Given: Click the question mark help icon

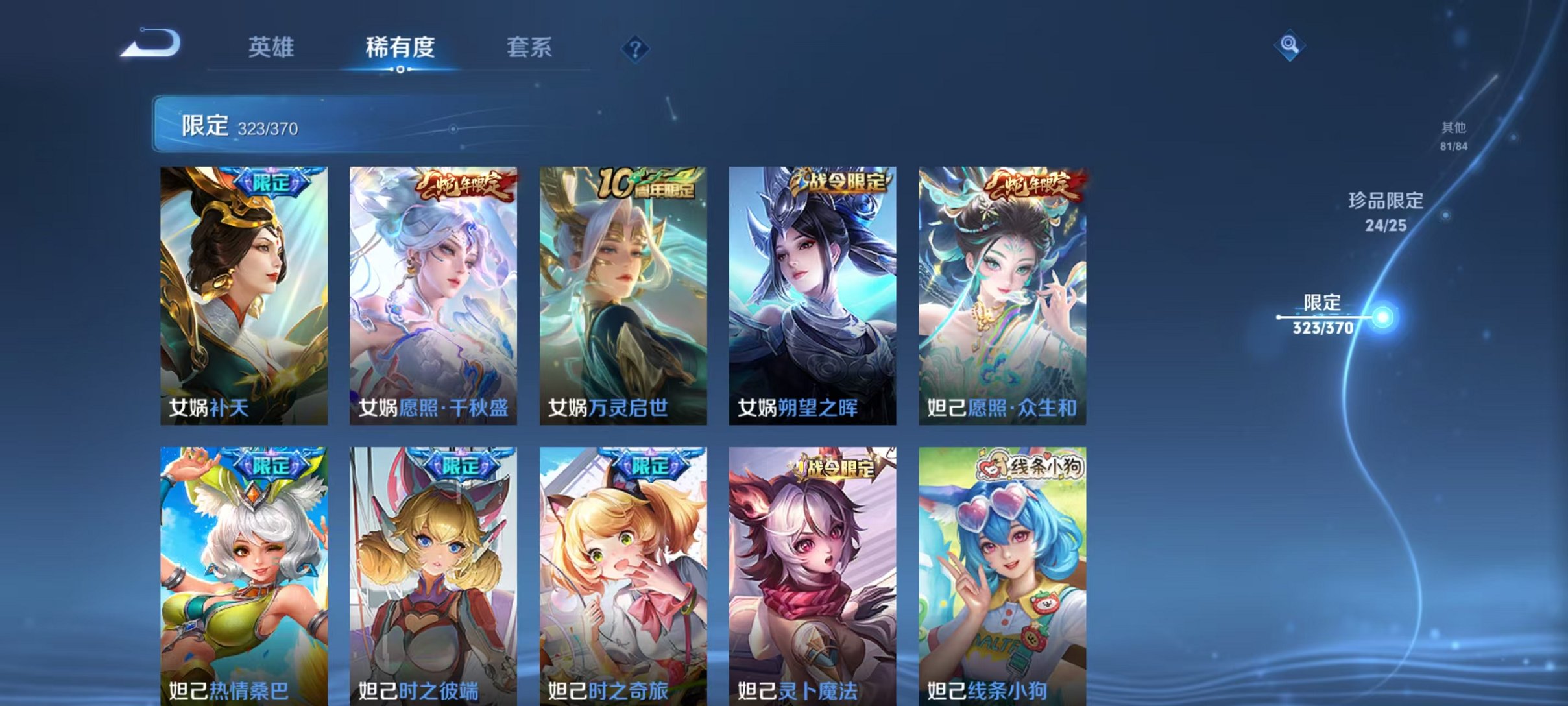Looking at the screenshot, I should 637,47.
